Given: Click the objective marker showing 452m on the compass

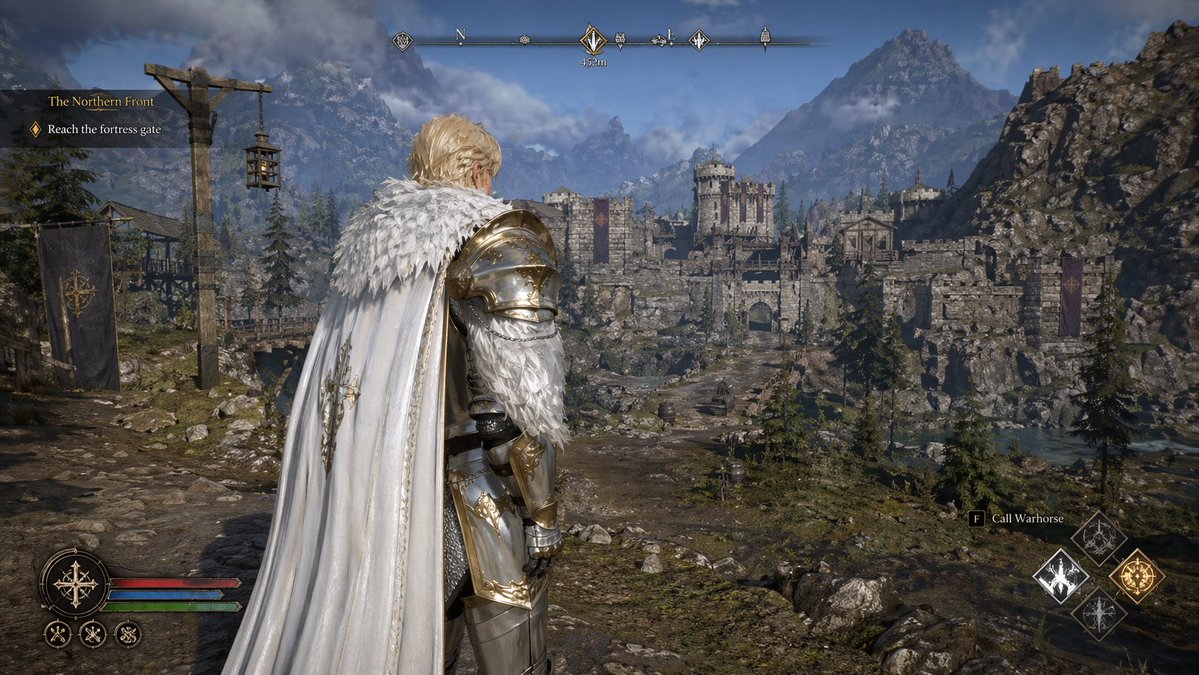Looking at the screenshot, I should (x=593, y=41).
